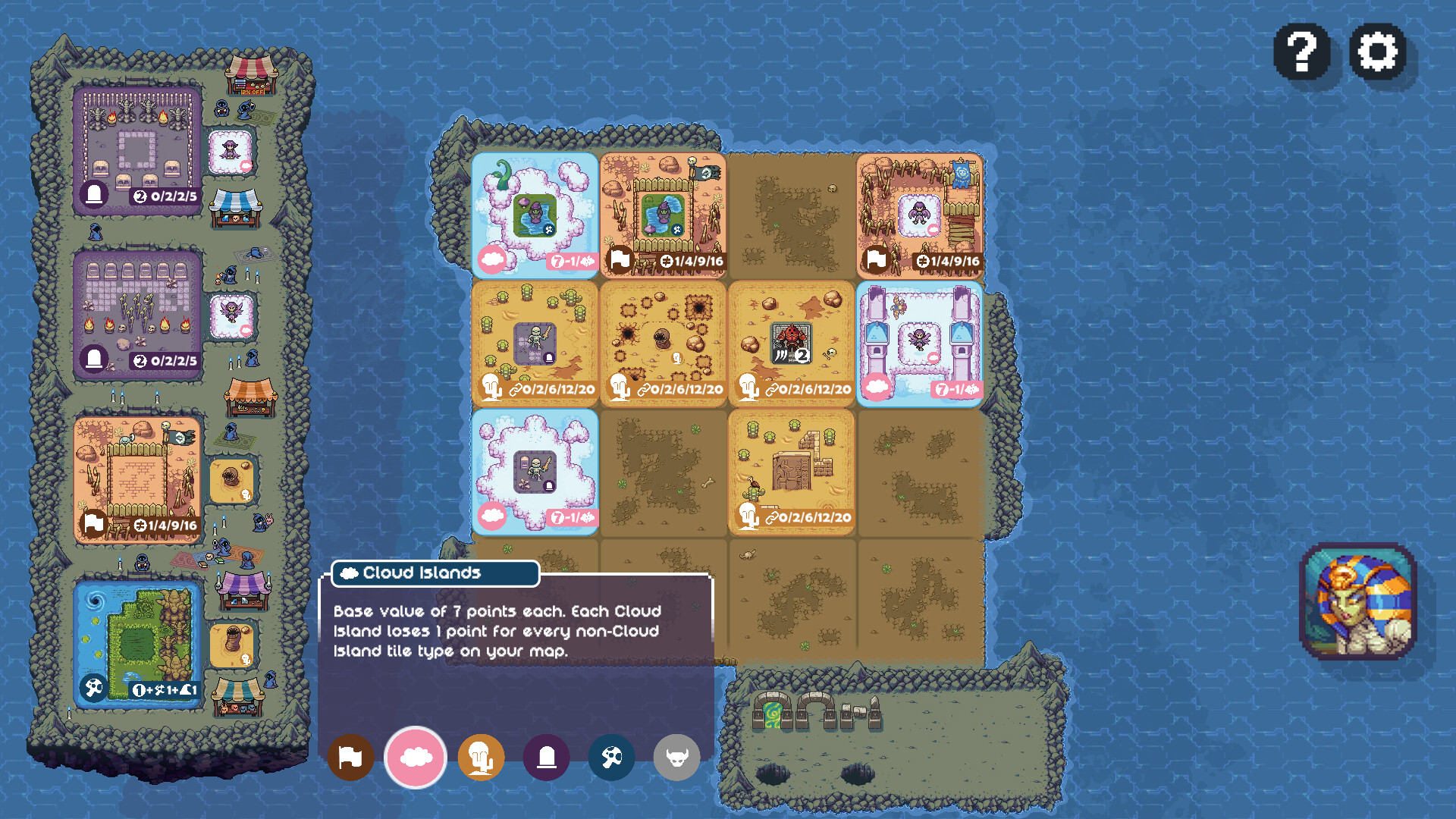Select the teal skull tile-type filter icon

(x=611, y=758)
